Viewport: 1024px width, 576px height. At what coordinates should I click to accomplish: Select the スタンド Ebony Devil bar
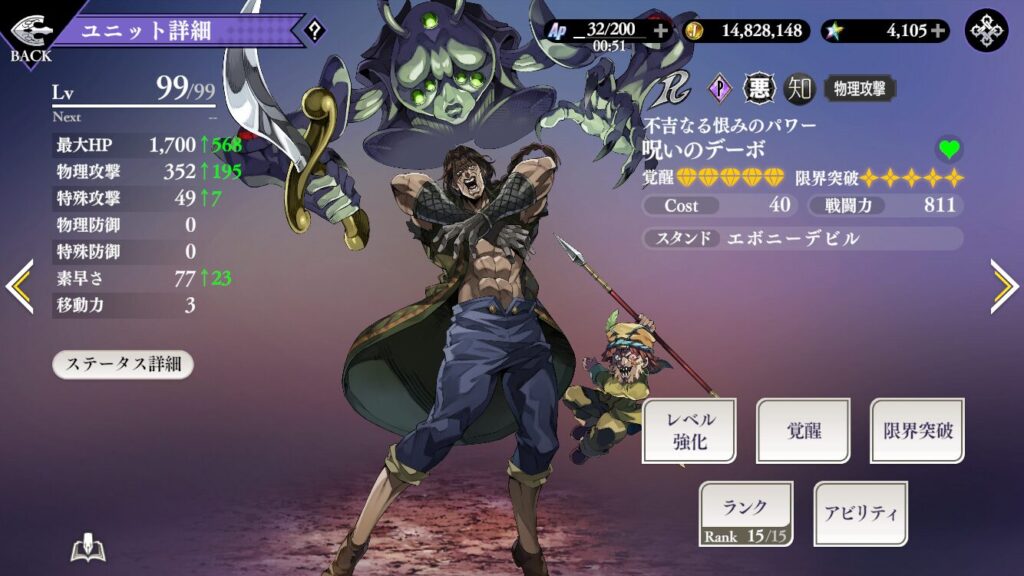pyautogui.click(x=803, y=239)
